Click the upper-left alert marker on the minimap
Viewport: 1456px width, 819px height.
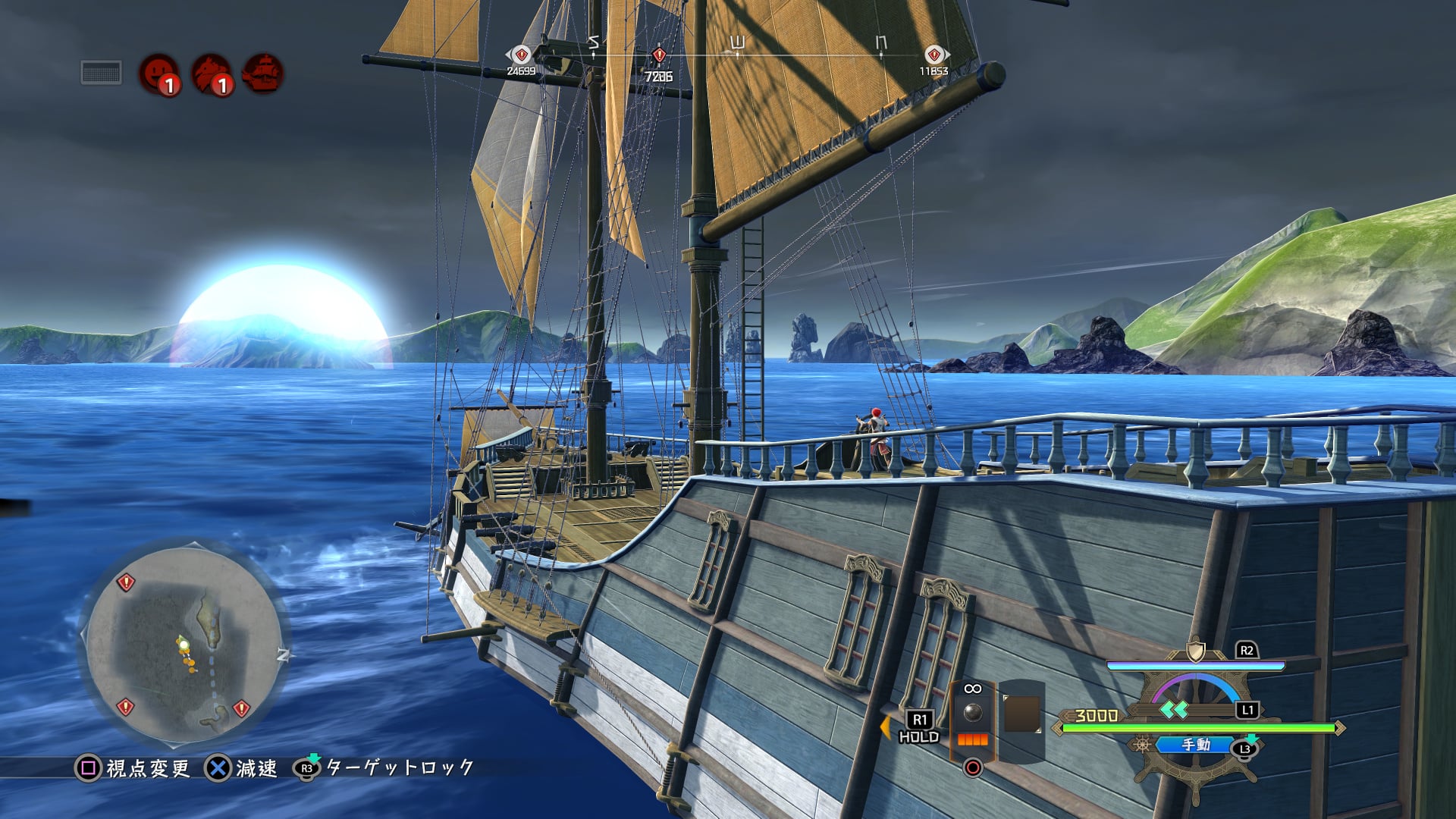[x=126, y=582]
